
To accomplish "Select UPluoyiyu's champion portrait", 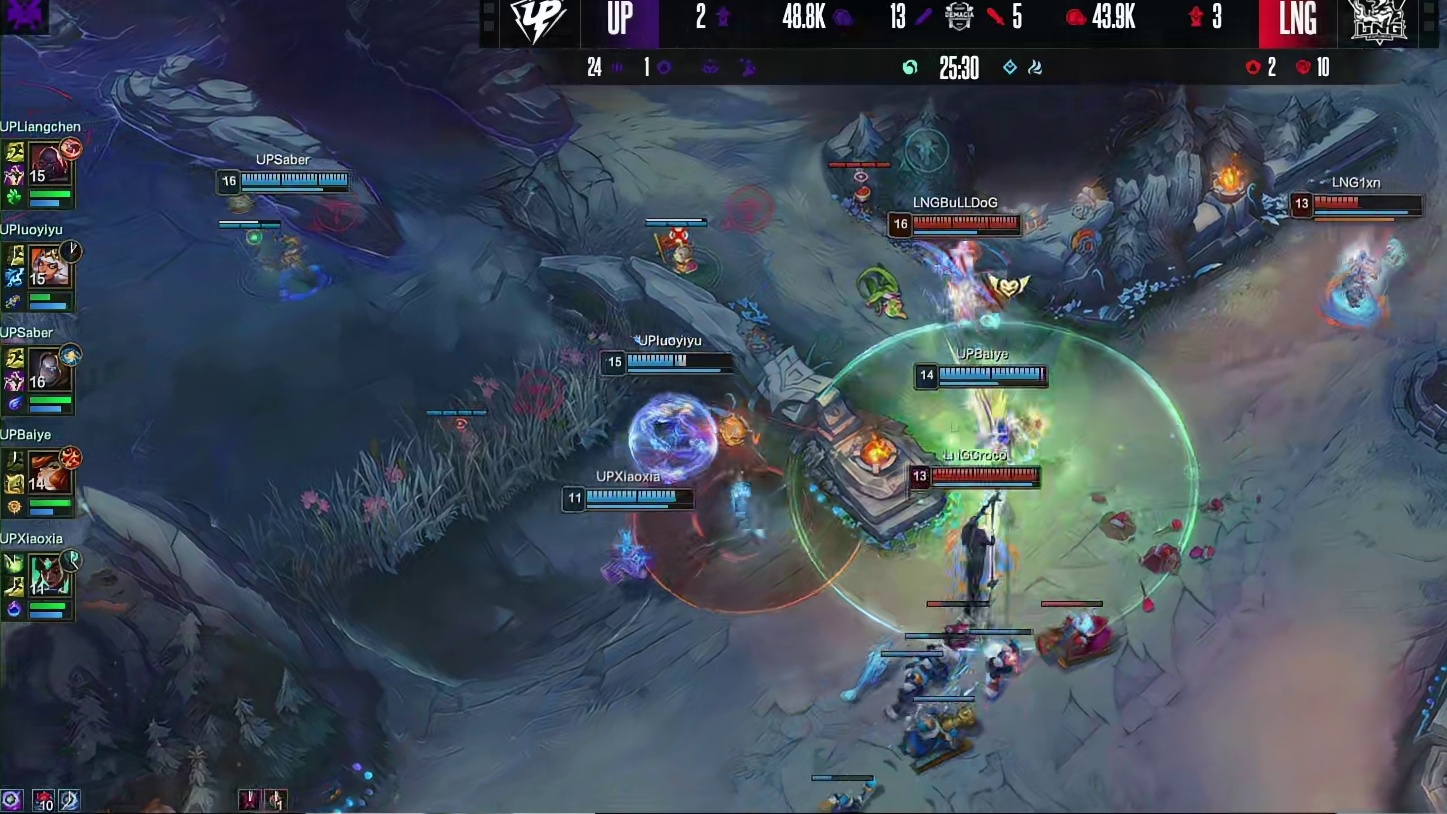I will click(x=47, y=266).
